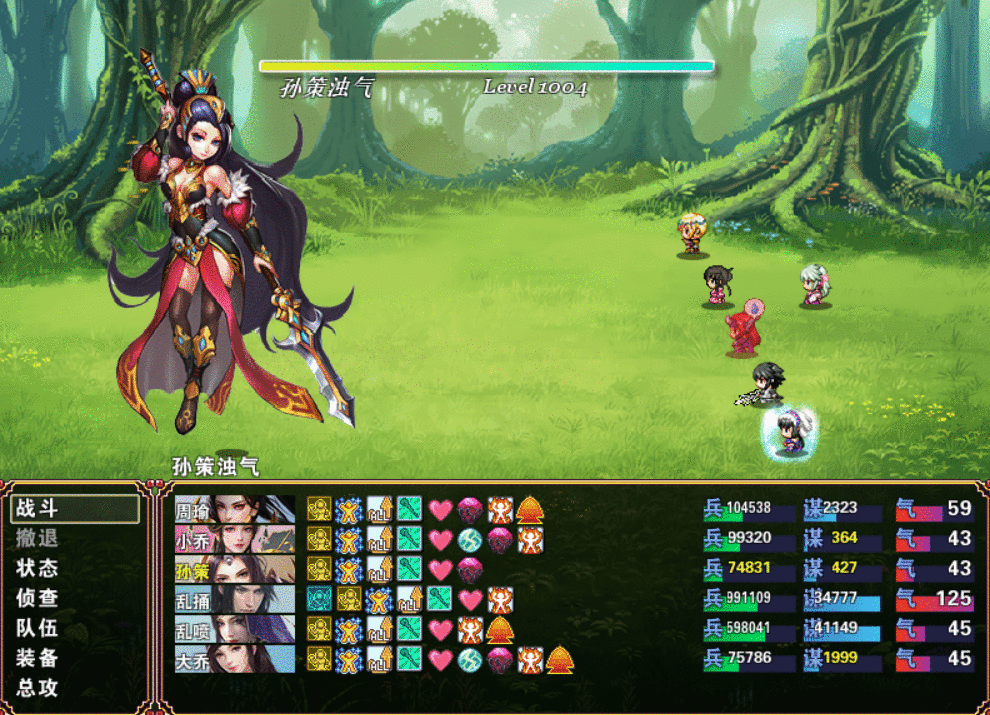Choose 孙策 in the party list
Screen dimensions: 990x715
pos(235,569)
